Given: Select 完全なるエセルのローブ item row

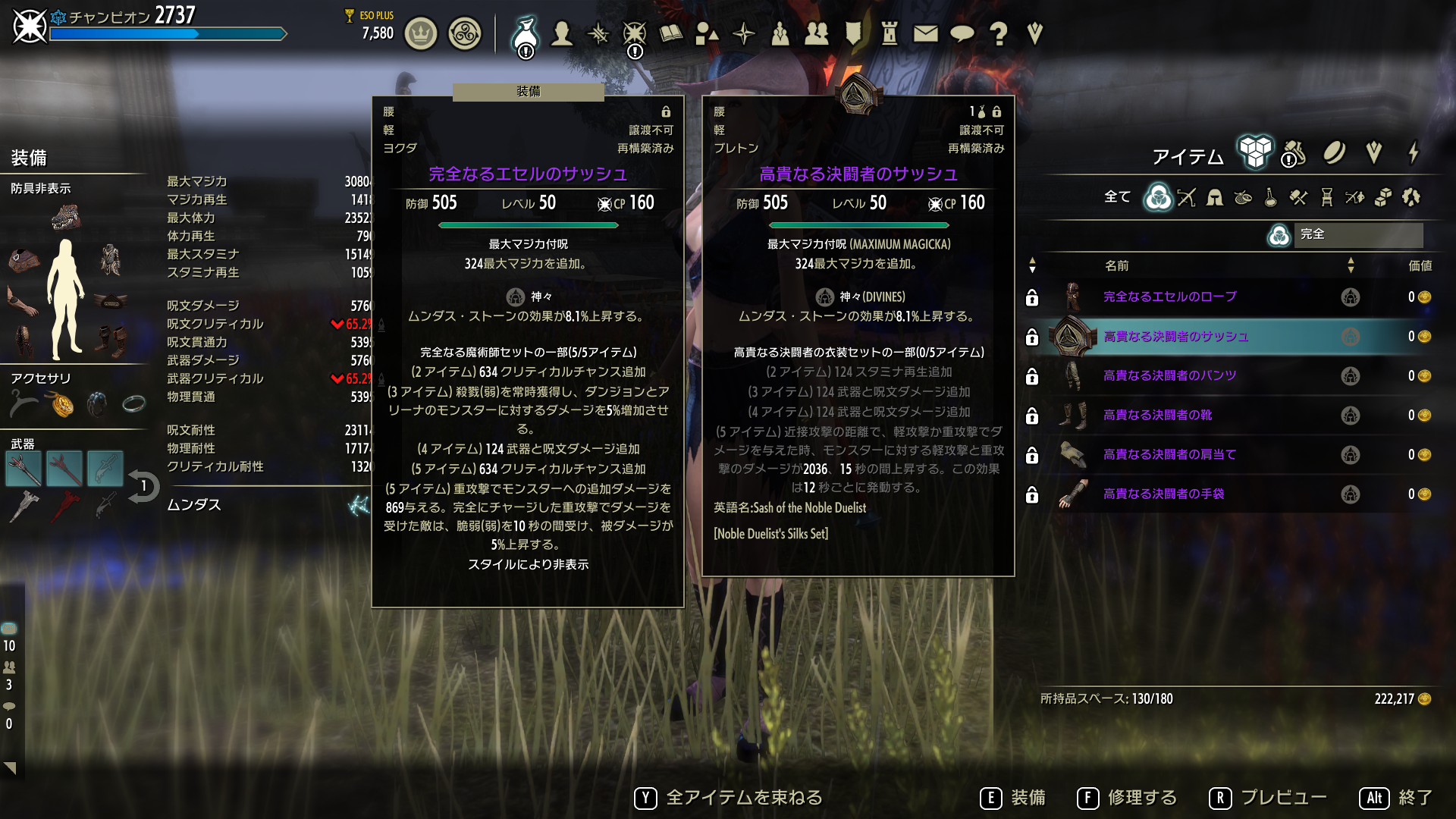Looking at the screenshot, I should pyautogui.click(x=1169, y=297).
